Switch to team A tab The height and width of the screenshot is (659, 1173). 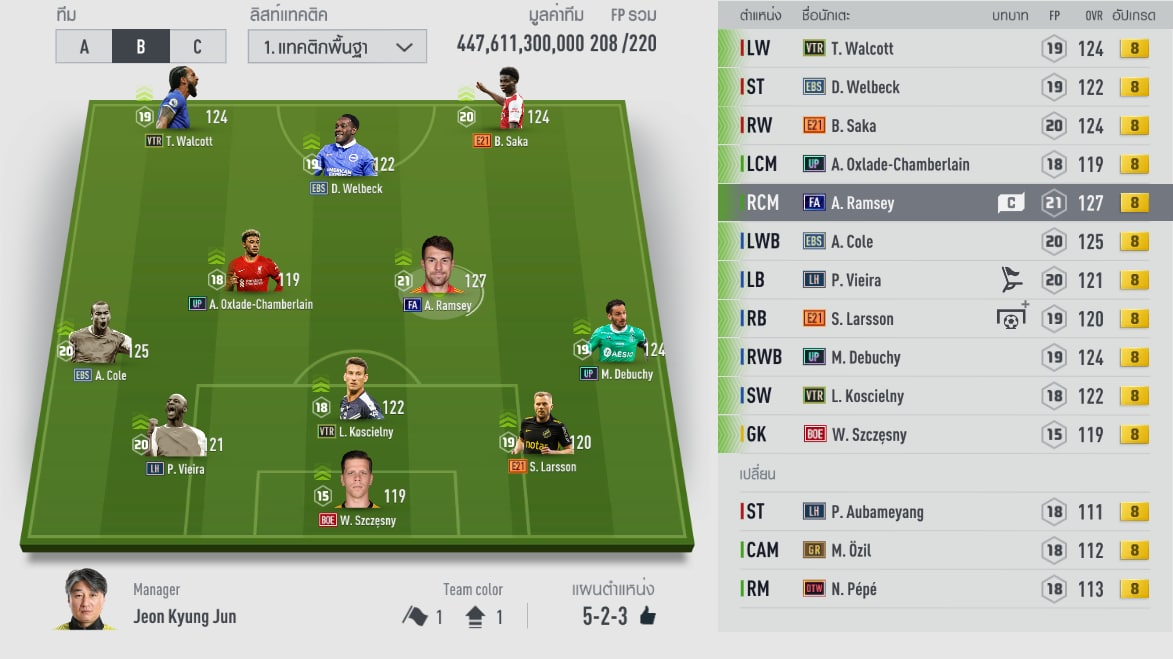click(x=84, y=47)
